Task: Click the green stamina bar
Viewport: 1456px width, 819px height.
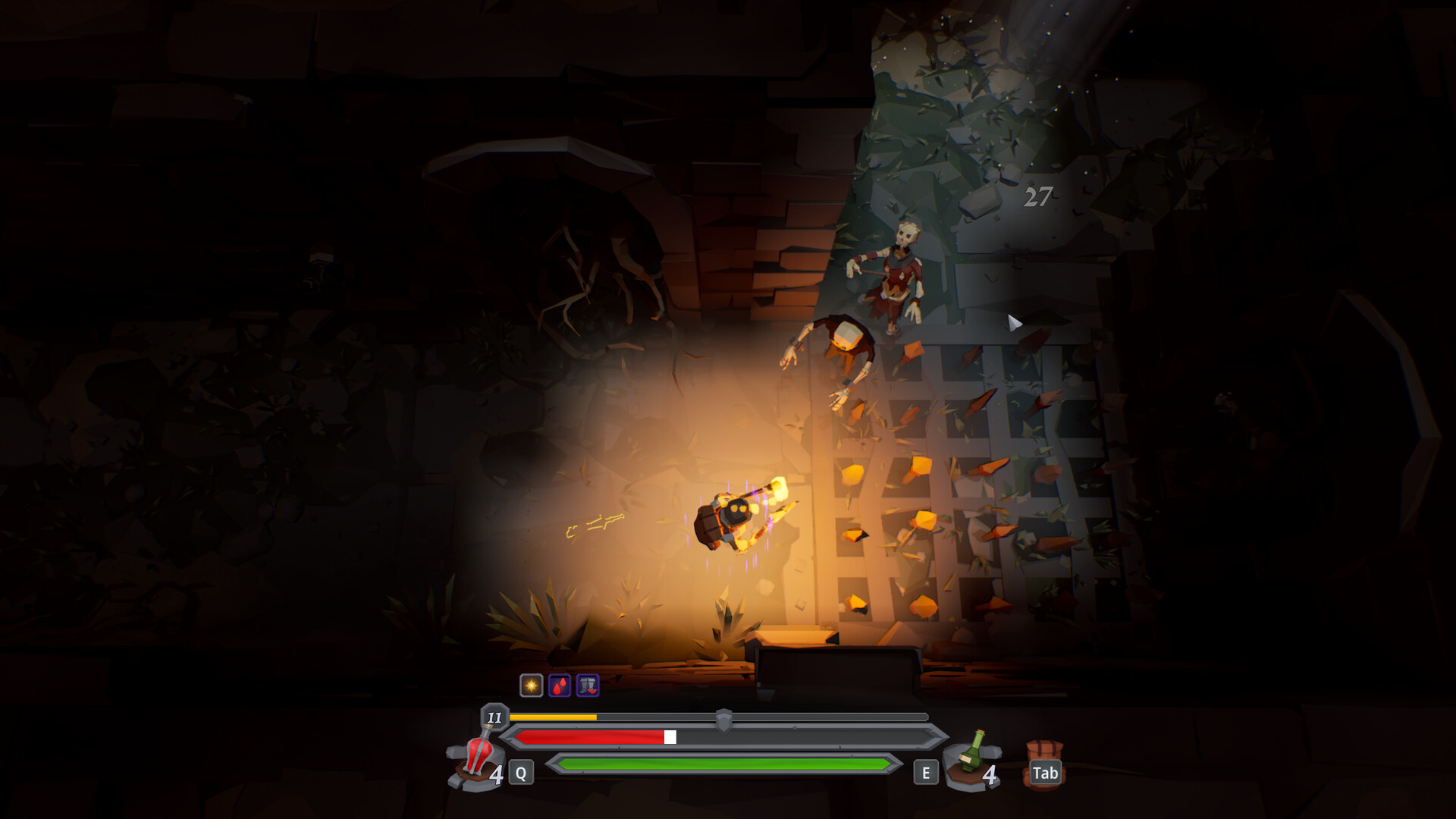Action: tap(720, 764)
